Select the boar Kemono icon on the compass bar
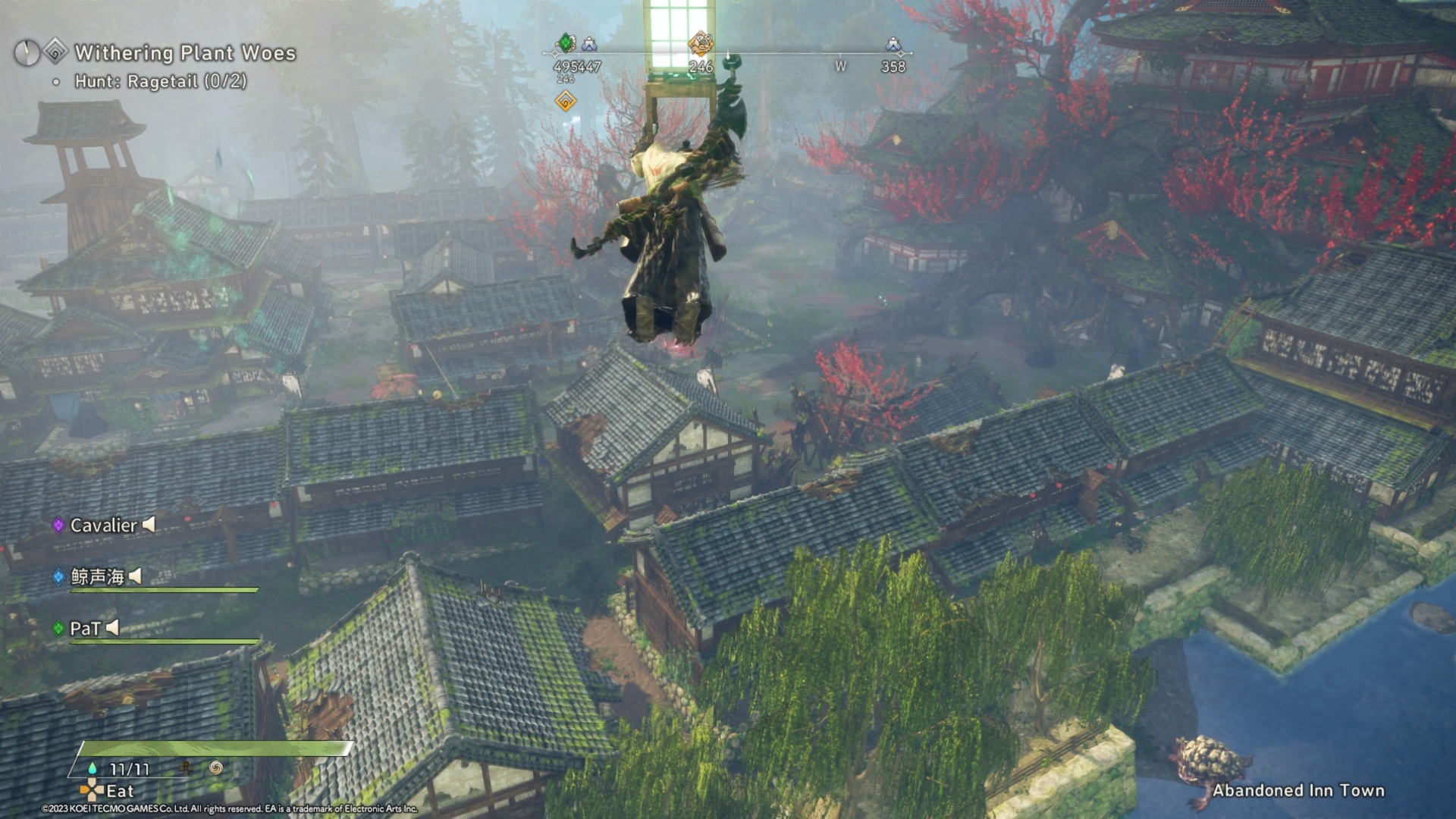Viewport: 1456px width, 819px height. [702, 44]
